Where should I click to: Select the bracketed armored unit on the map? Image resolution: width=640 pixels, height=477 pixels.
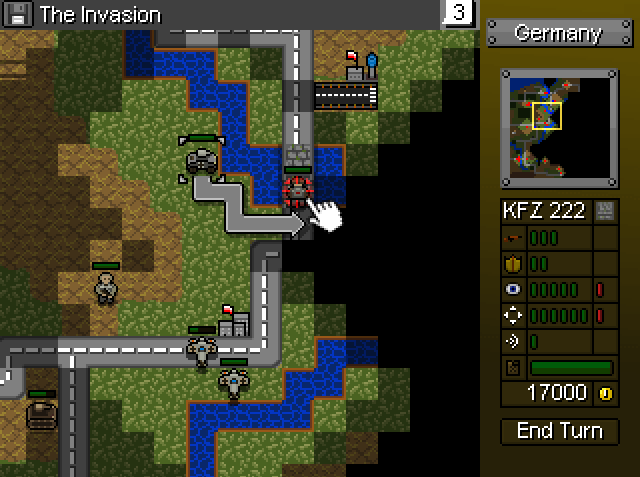[202, 159]
